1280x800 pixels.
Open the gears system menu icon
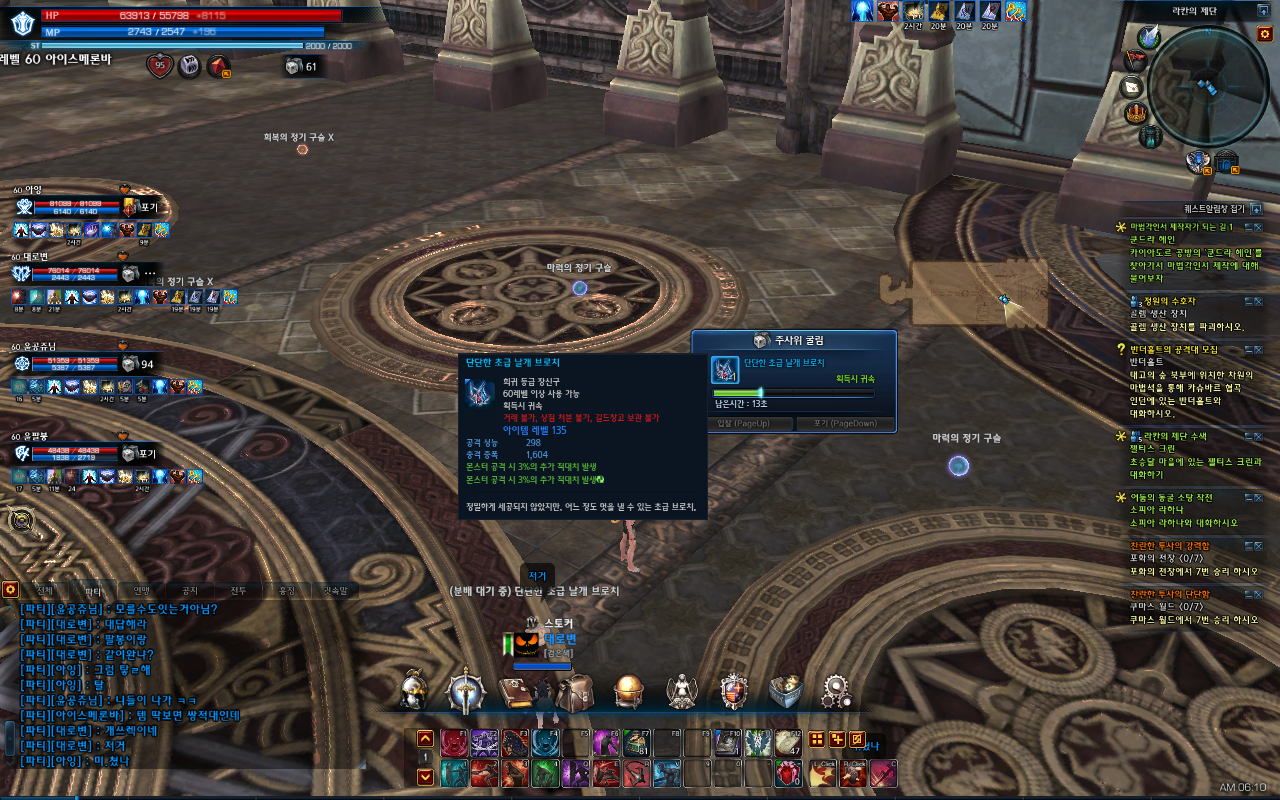837,691
